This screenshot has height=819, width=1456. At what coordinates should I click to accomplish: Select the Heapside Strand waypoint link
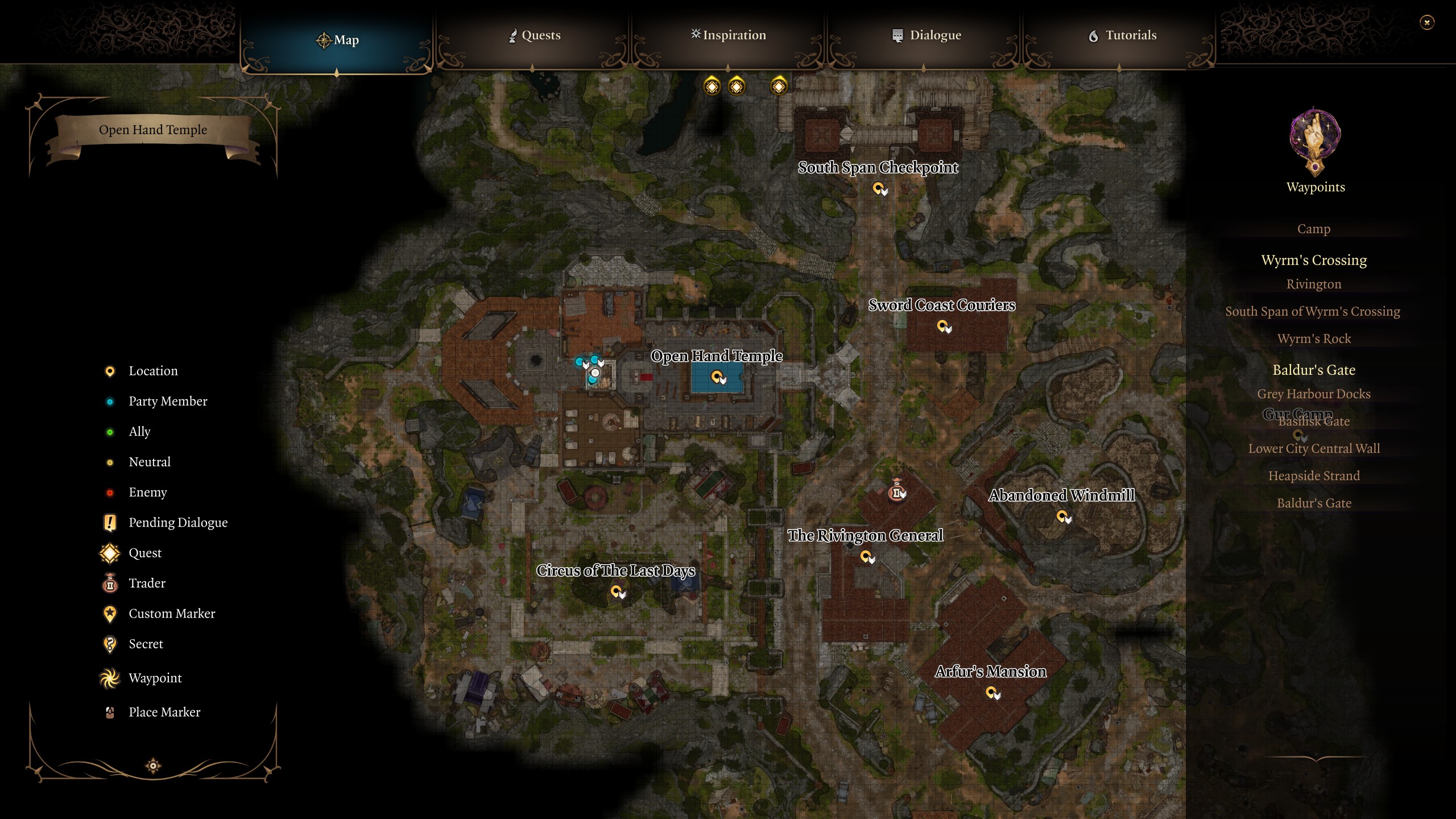(1314, 475)
